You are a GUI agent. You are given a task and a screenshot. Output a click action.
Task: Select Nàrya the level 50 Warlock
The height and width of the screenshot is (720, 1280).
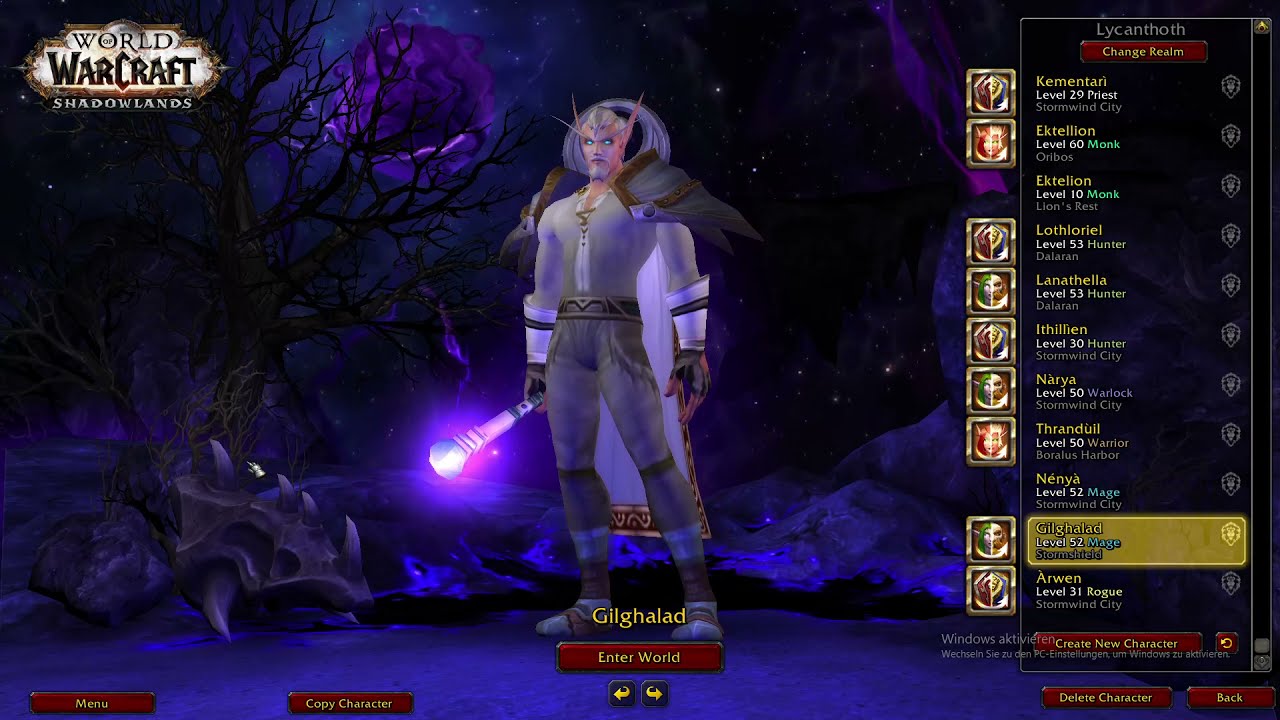click(x=1120, y=392)
